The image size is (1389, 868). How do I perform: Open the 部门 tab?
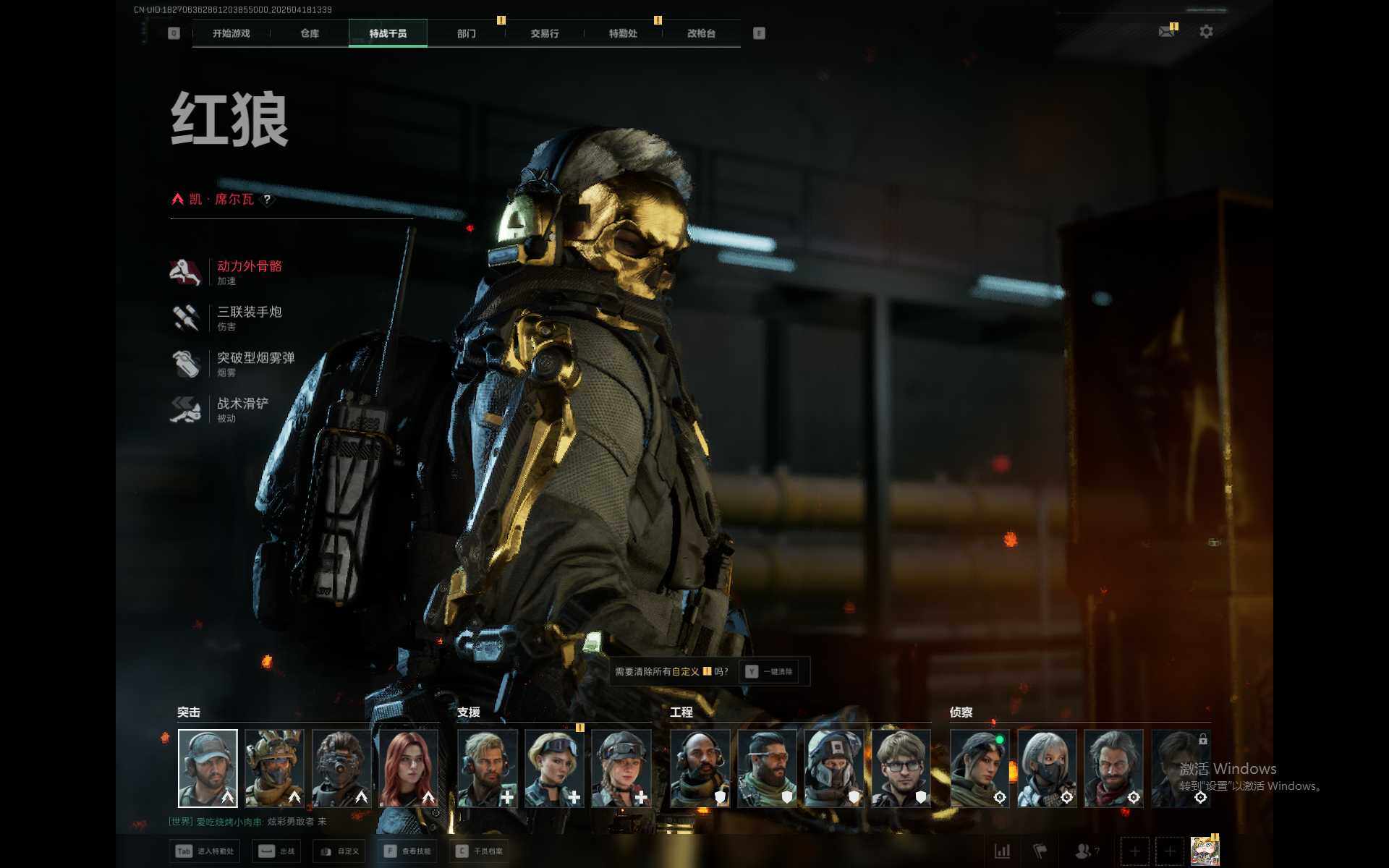tap(467, 33)
